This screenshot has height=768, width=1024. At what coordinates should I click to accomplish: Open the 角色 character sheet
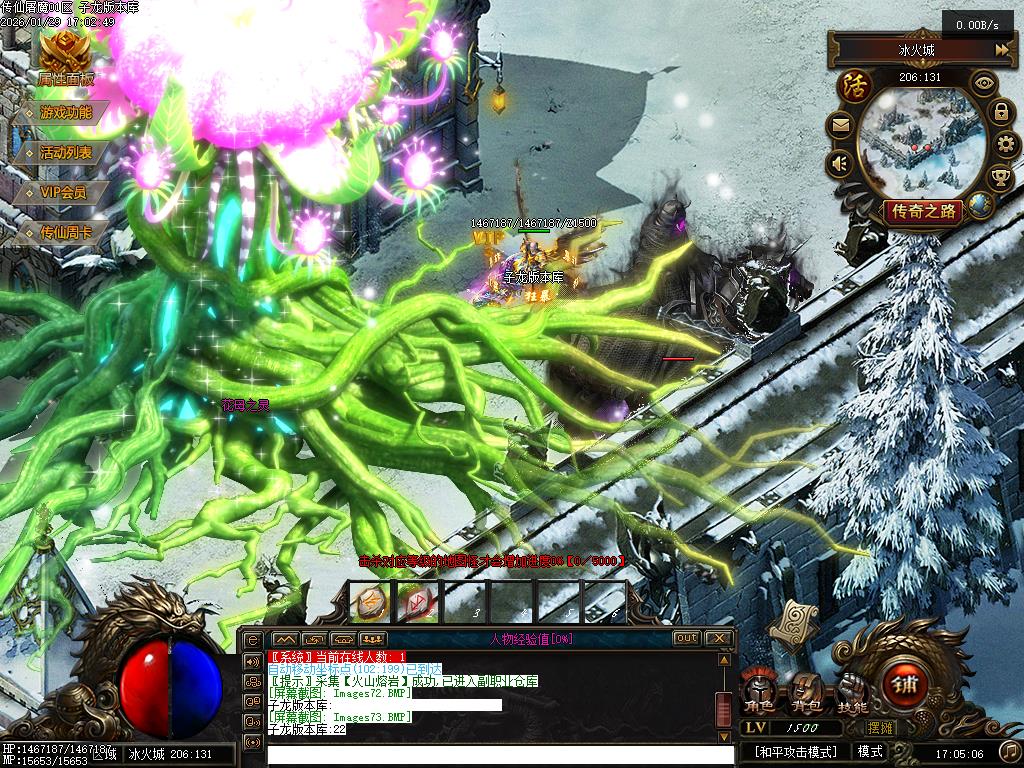759,692
